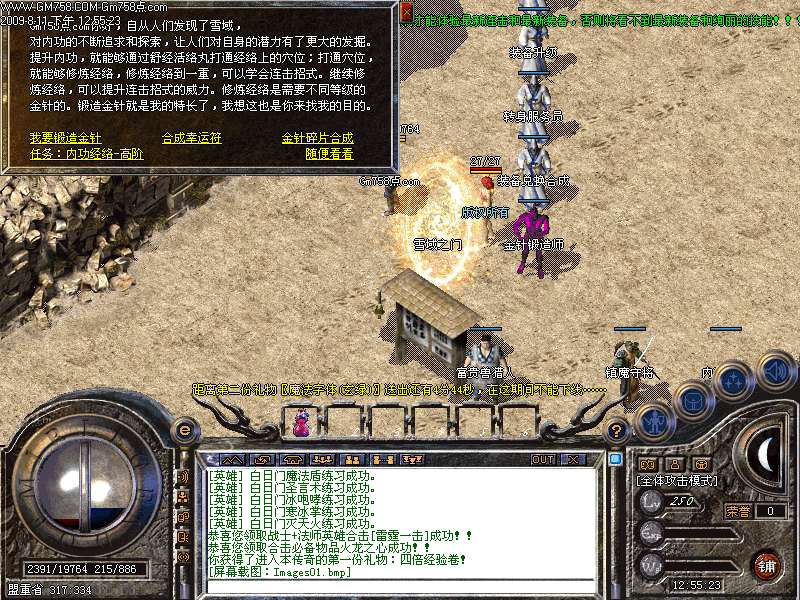800x600 pixels.
Task: Choose 我要锻造金针 dialogue option
Action: [65, 138]
